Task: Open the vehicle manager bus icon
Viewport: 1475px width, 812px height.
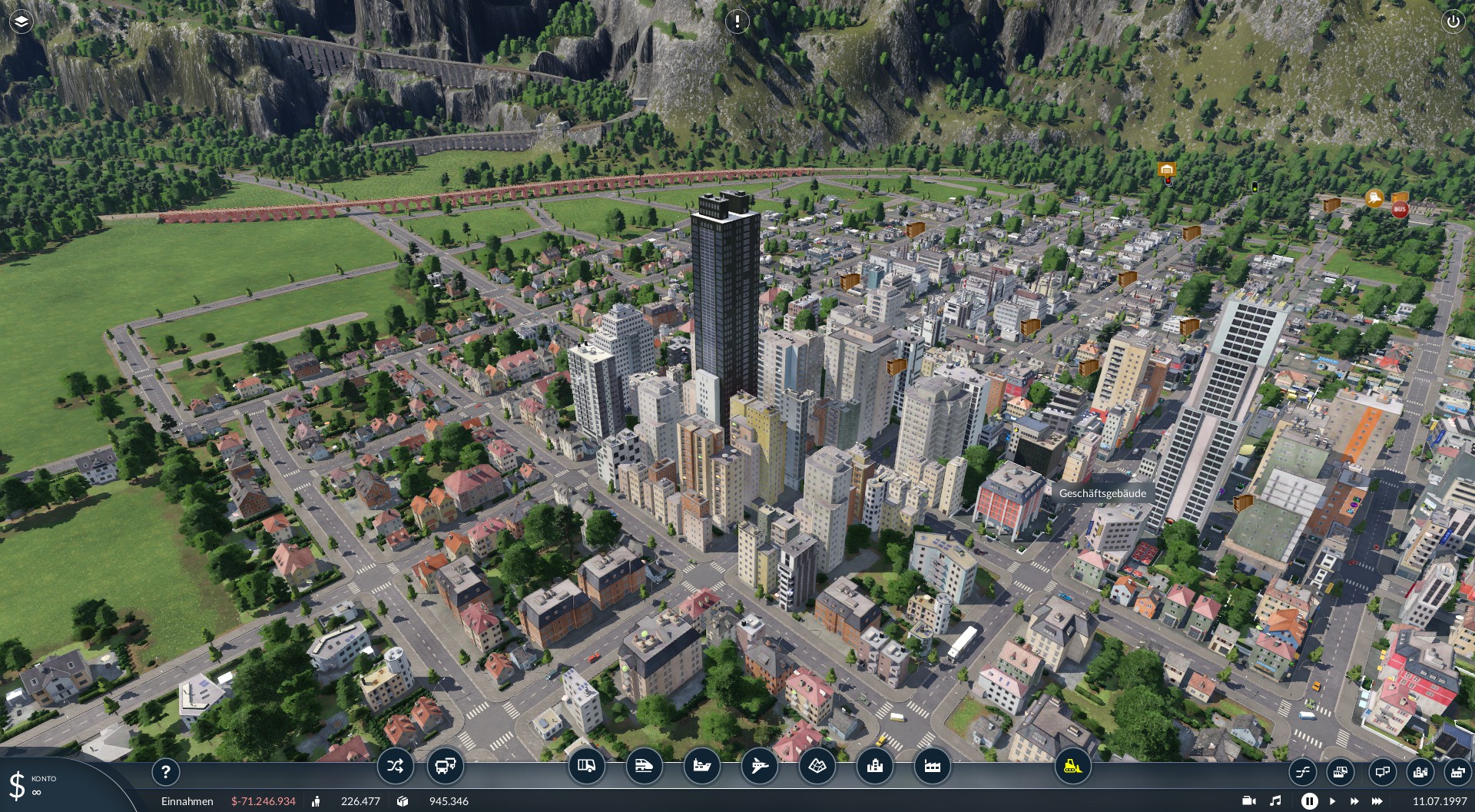Action: pyautogui.click(x=445, y=766)
